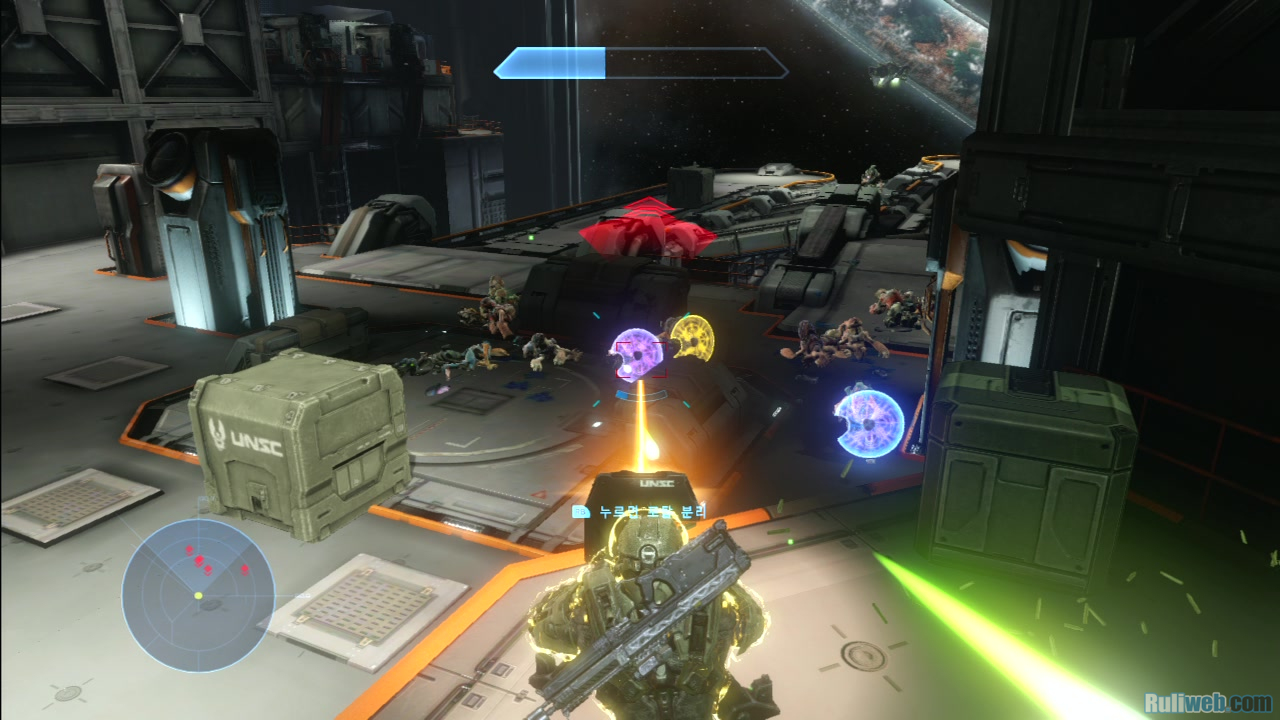Image resolution: width=1280 pixels, height=720 pixels.
Task: Click the circular motion tracker radar
Action: 198,594
